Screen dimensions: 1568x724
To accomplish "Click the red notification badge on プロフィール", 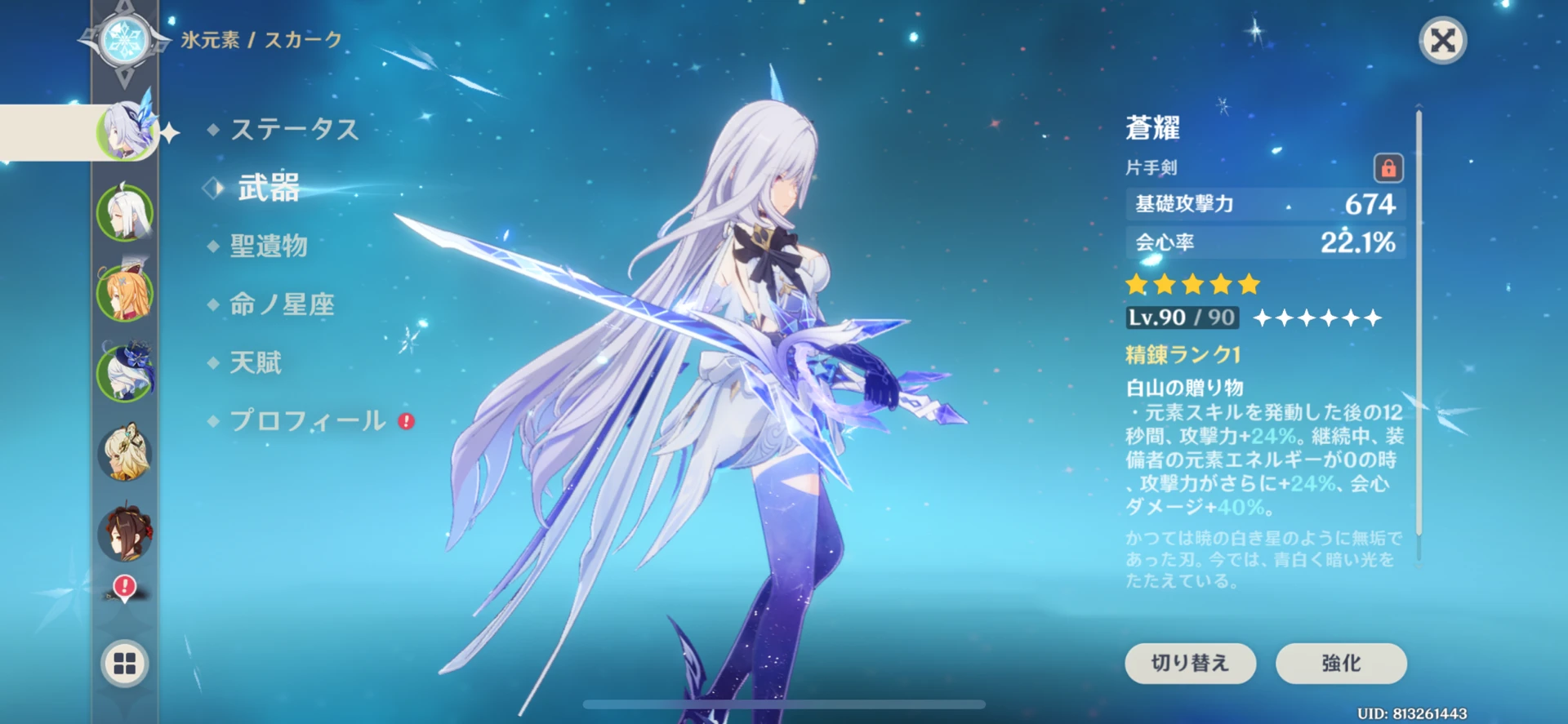I will tap(406, 419).
